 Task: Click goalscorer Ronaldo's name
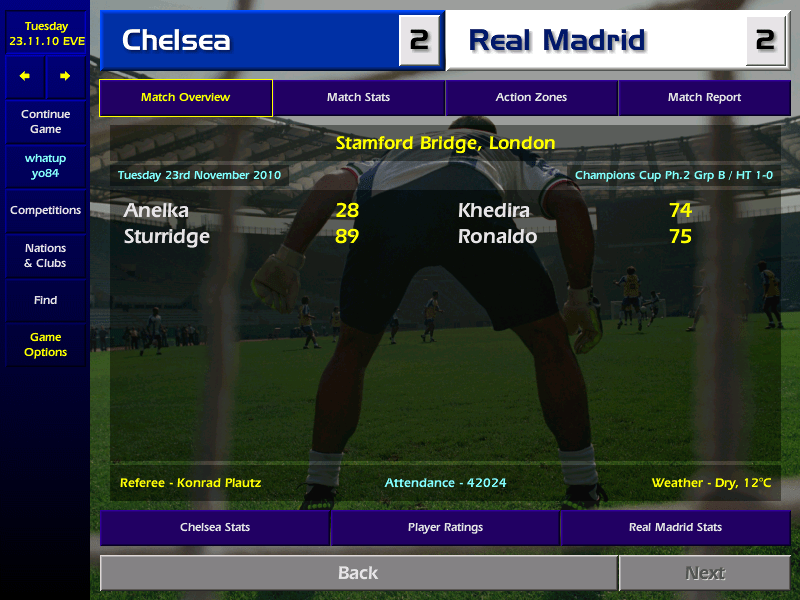click(497, 237)
